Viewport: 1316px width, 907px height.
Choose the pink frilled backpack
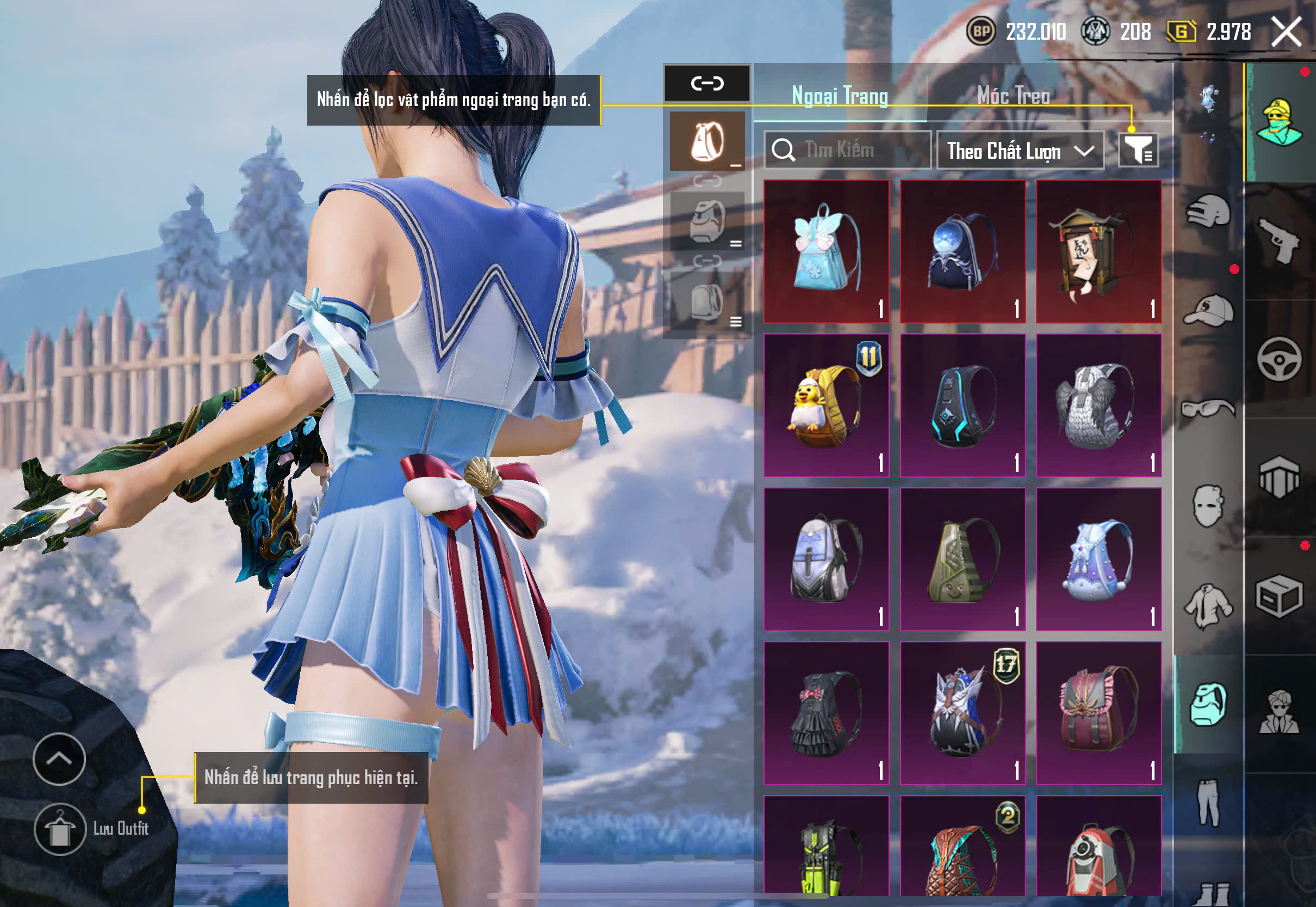1098,713
